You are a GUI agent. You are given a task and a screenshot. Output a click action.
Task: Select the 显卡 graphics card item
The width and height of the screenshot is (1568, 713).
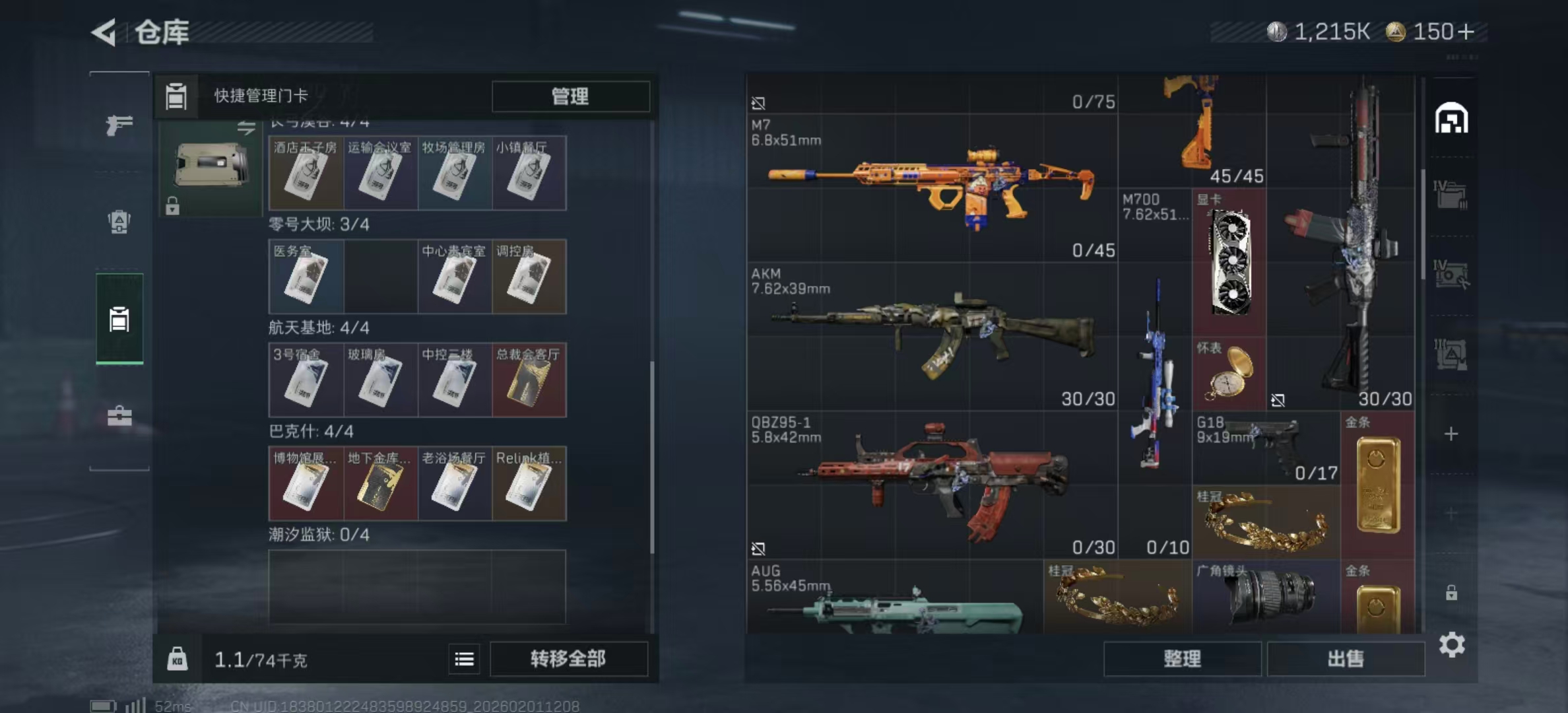point(1229,263)
